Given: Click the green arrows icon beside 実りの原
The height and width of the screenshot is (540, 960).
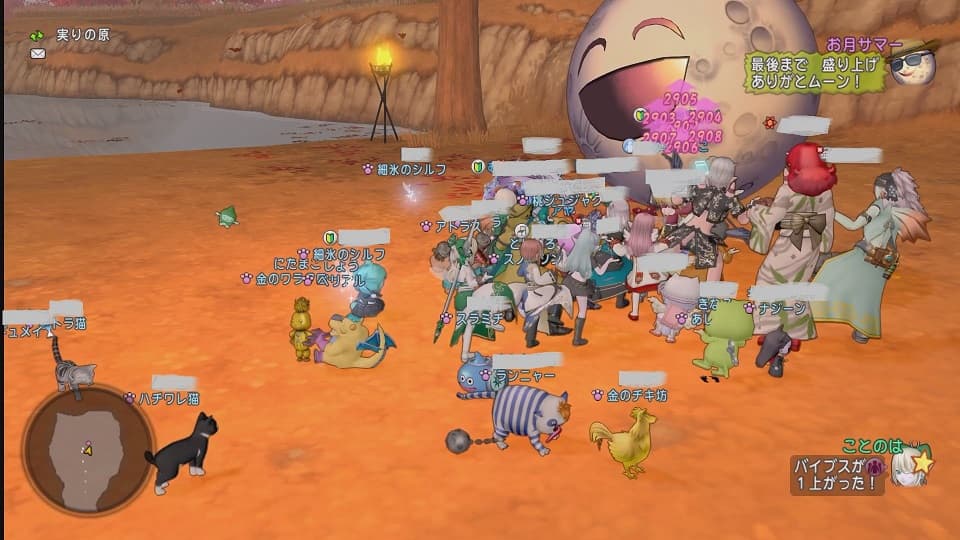Looking at the screenshot, I should coord(37,35).
